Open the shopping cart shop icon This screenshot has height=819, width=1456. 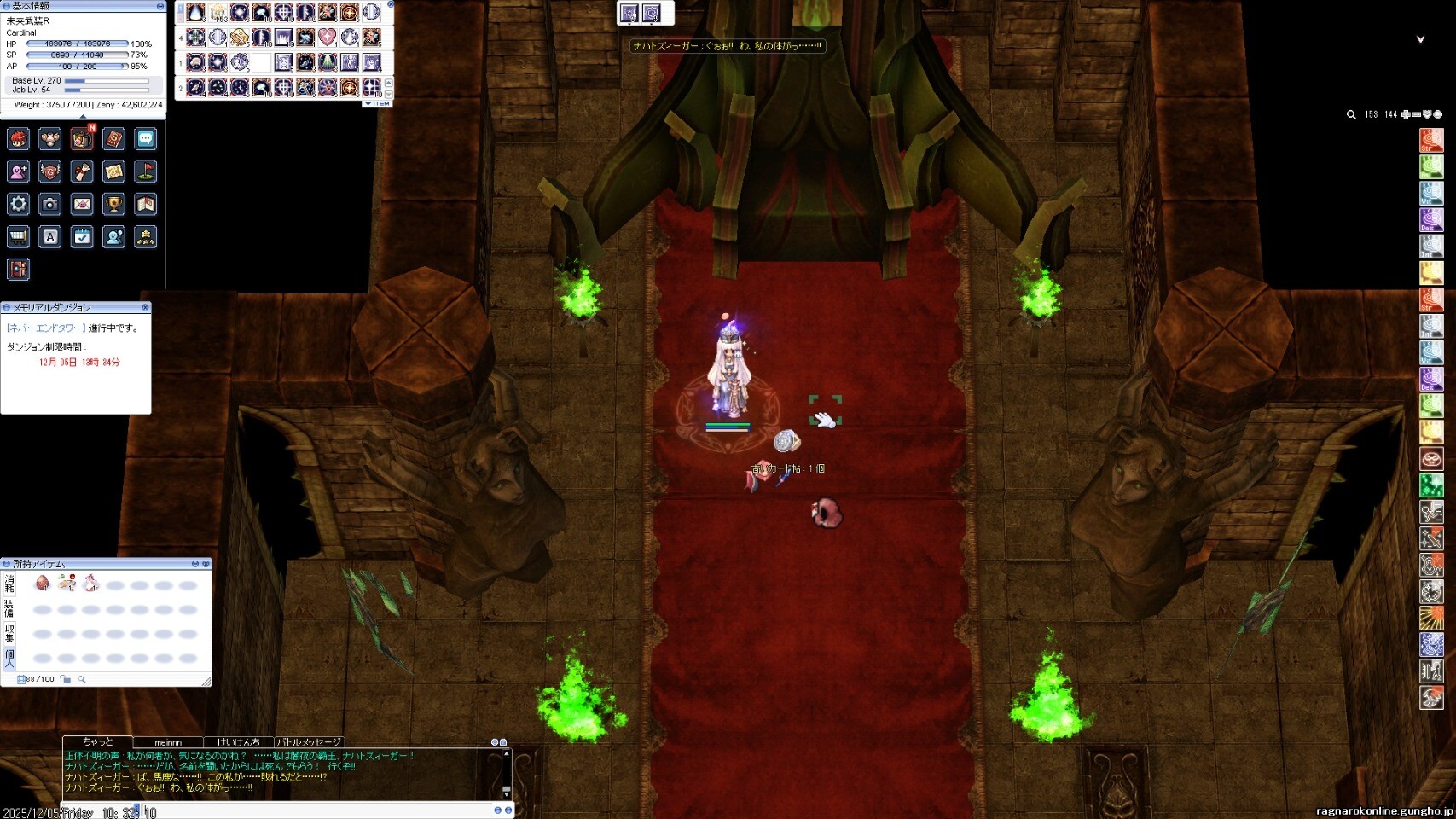click(x=18, y=236)
